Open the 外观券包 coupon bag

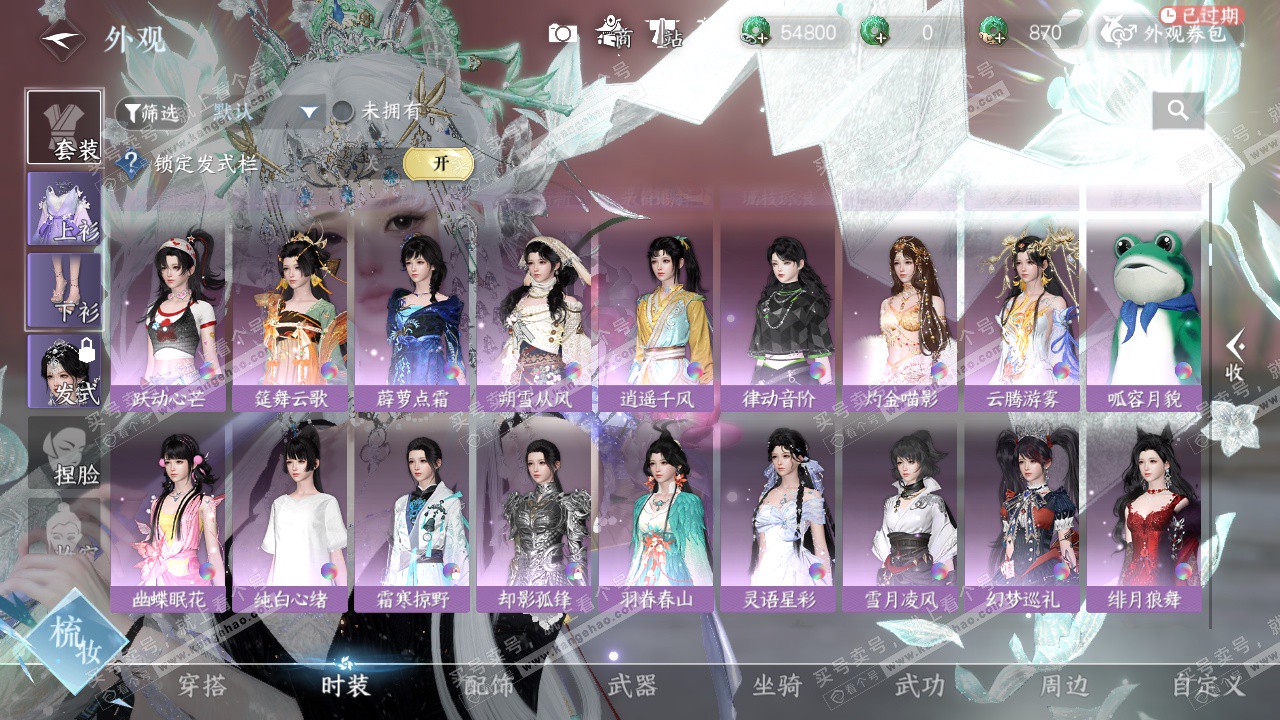[1170, 33]
